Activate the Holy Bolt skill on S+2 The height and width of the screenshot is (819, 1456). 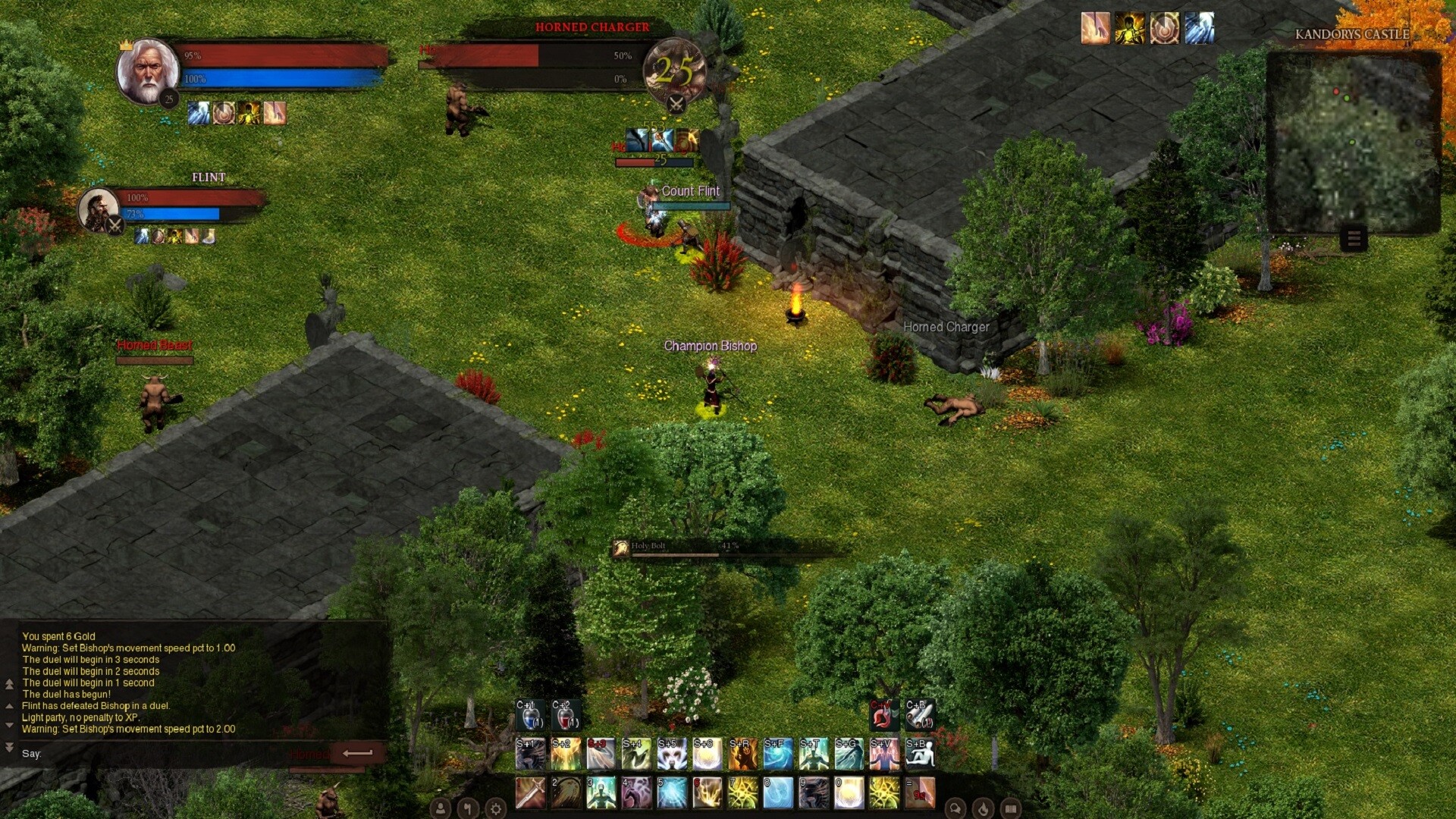(x=565, y=753)
